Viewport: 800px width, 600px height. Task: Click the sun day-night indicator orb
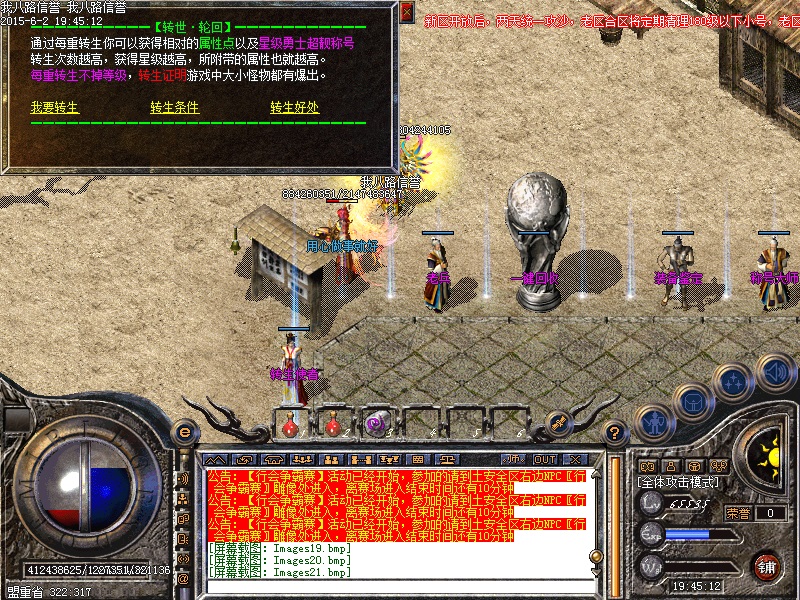pos(768,455)
